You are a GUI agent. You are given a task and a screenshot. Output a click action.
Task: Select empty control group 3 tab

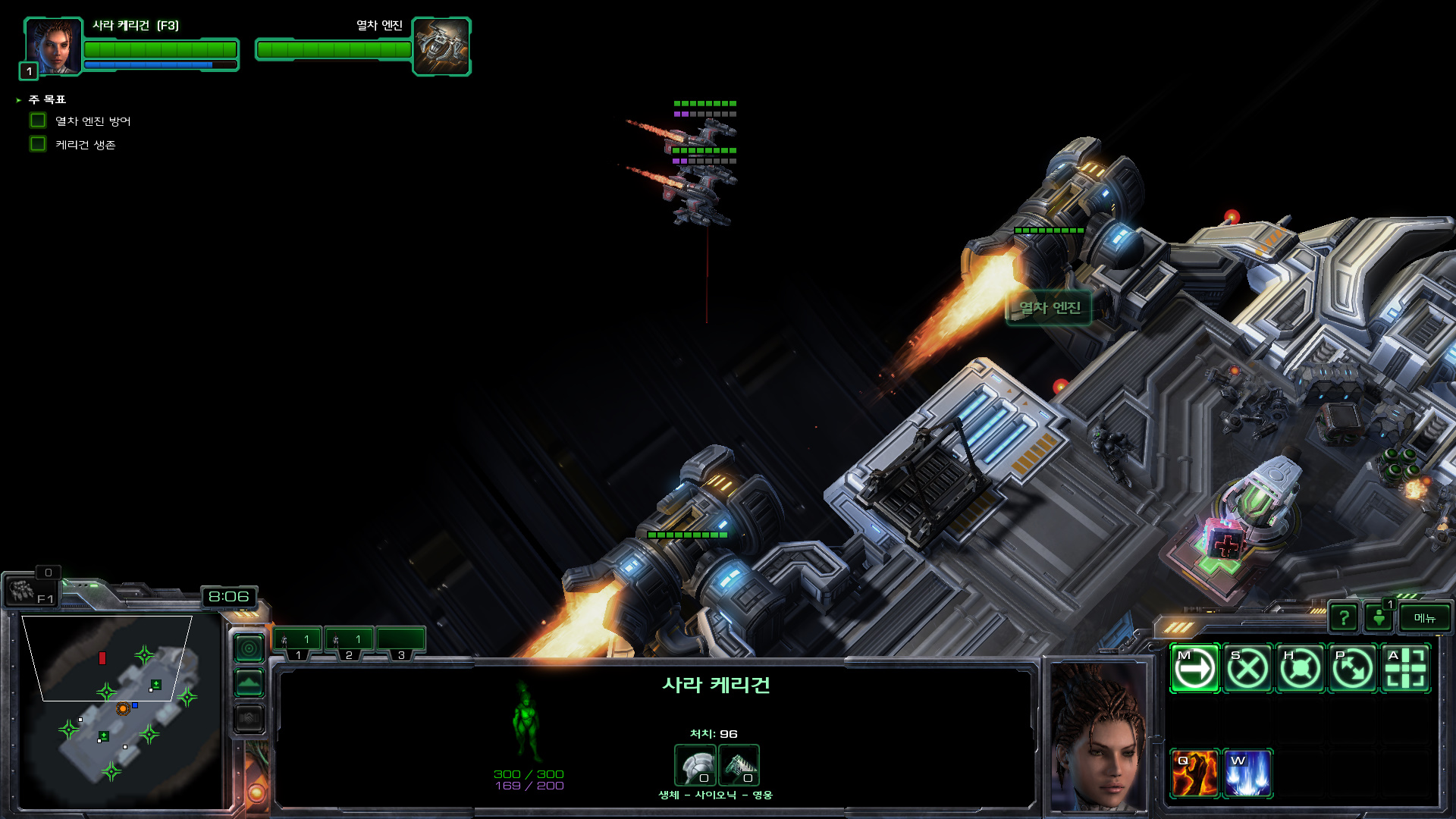pyautogui.click(x=400, y=641)
